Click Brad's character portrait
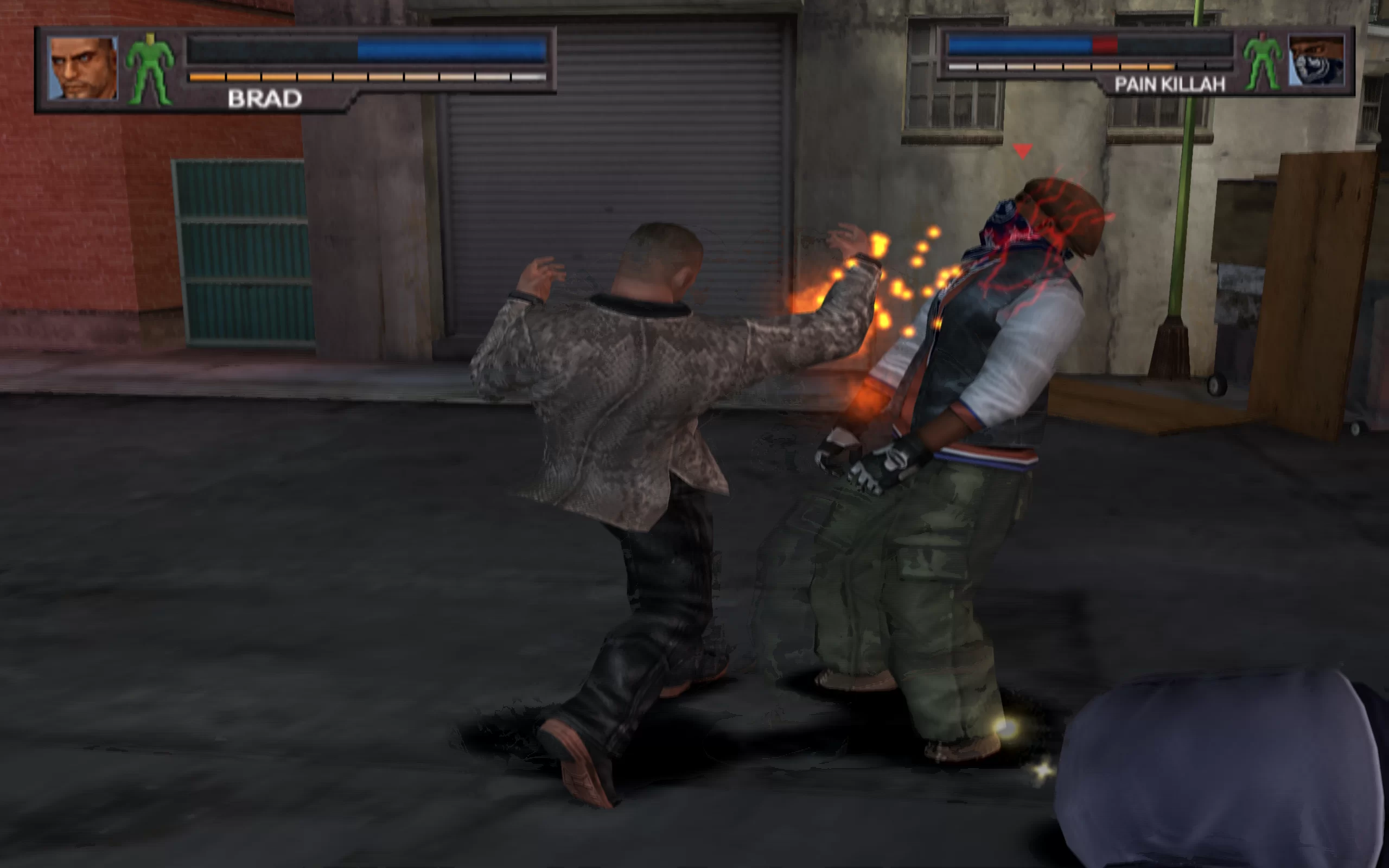The width and height of the screenshot is (1389, 868). 82,68
